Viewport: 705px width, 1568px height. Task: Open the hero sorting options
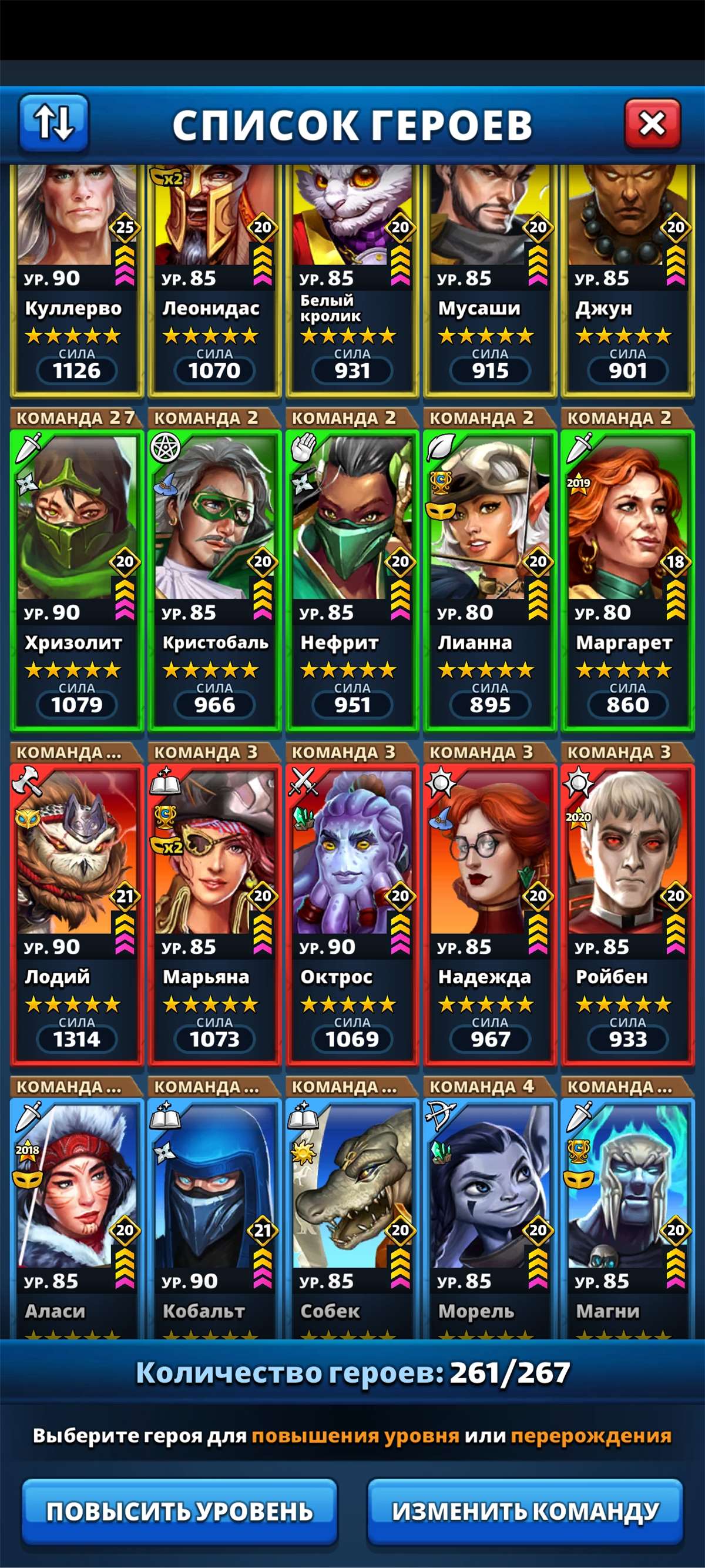click(x=53, y=123)
